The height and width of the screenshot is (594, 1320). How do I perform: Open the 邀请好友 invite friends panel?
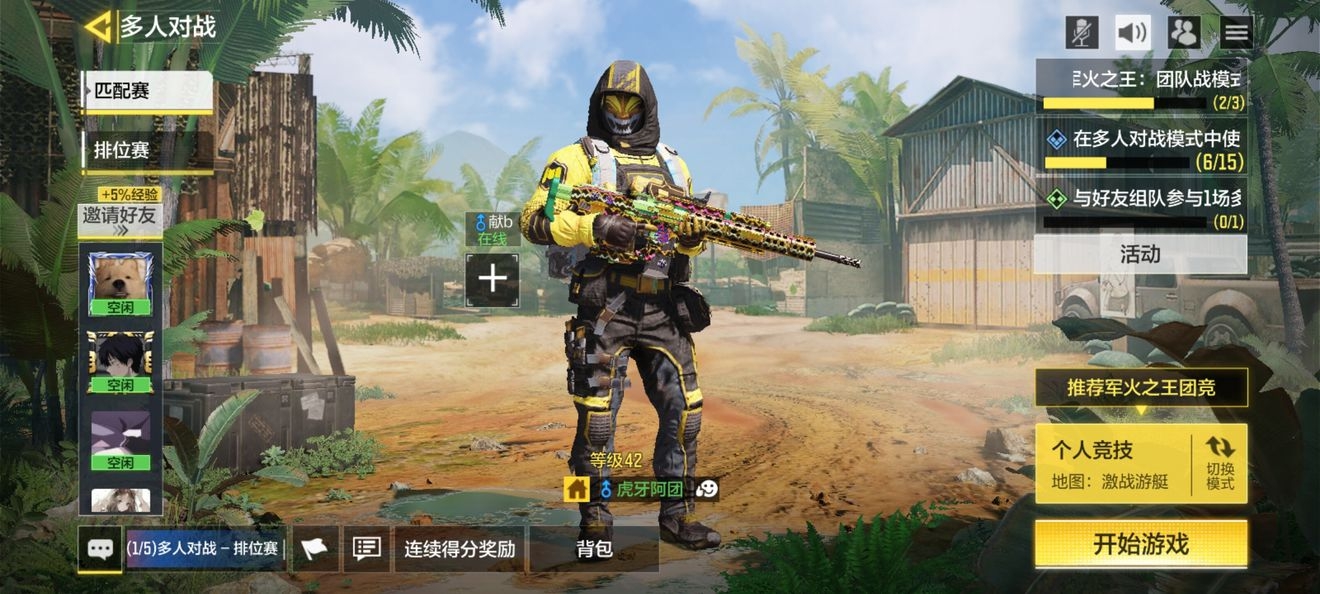(120, 219)
